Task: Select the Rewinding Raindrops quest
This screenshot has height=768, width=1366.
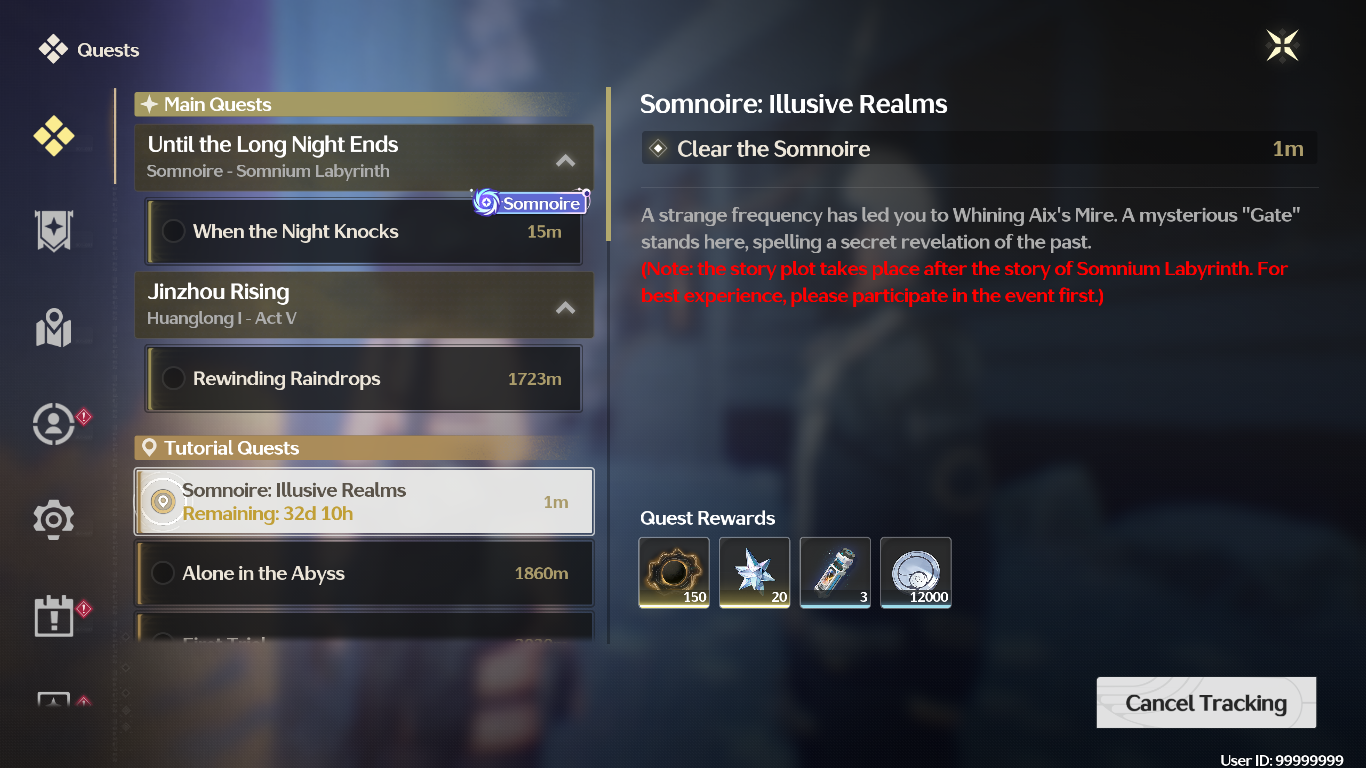Action: point(364,379)
